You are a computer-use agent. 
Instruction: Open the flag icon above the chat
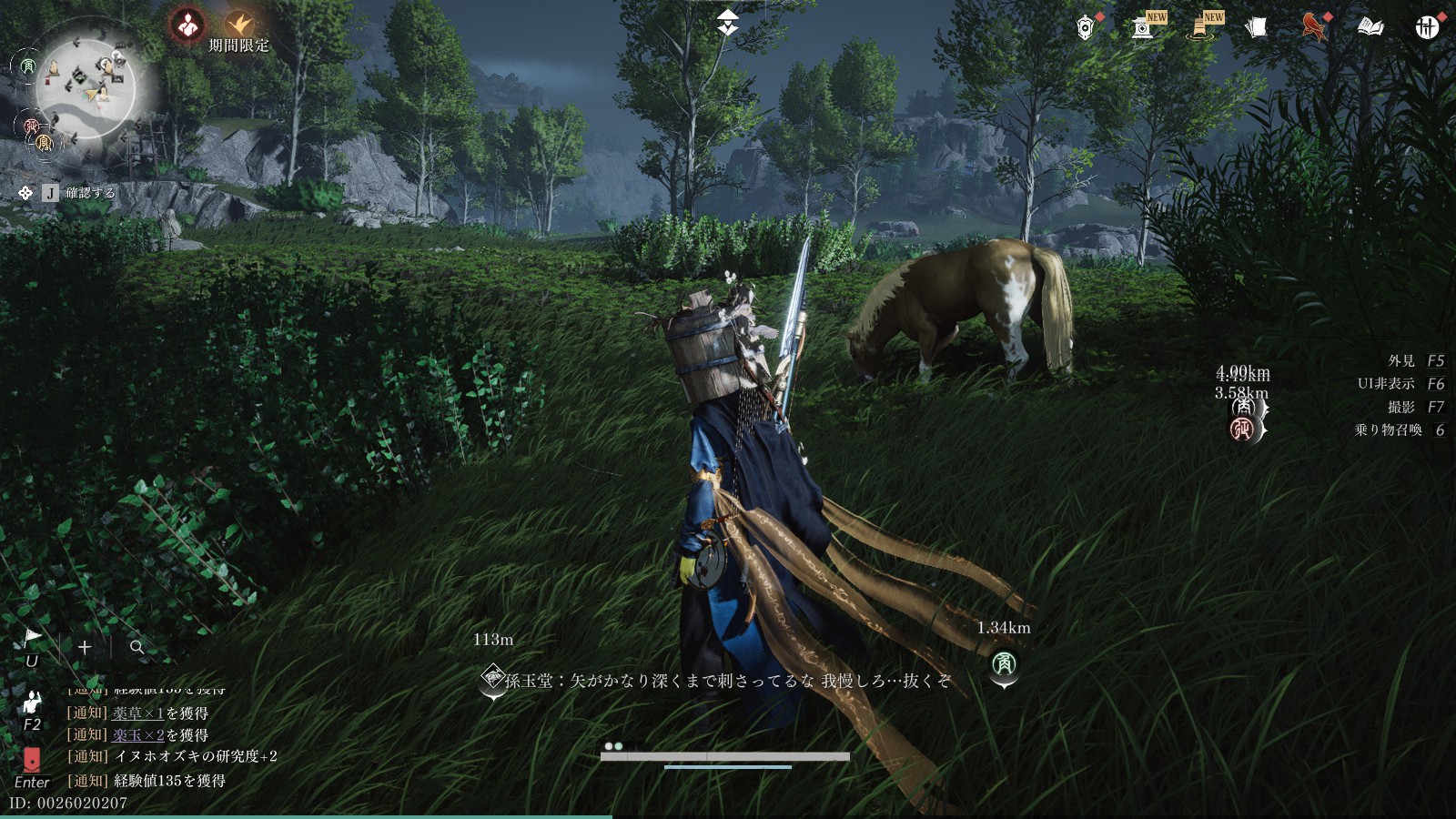(x=32, y=636)
